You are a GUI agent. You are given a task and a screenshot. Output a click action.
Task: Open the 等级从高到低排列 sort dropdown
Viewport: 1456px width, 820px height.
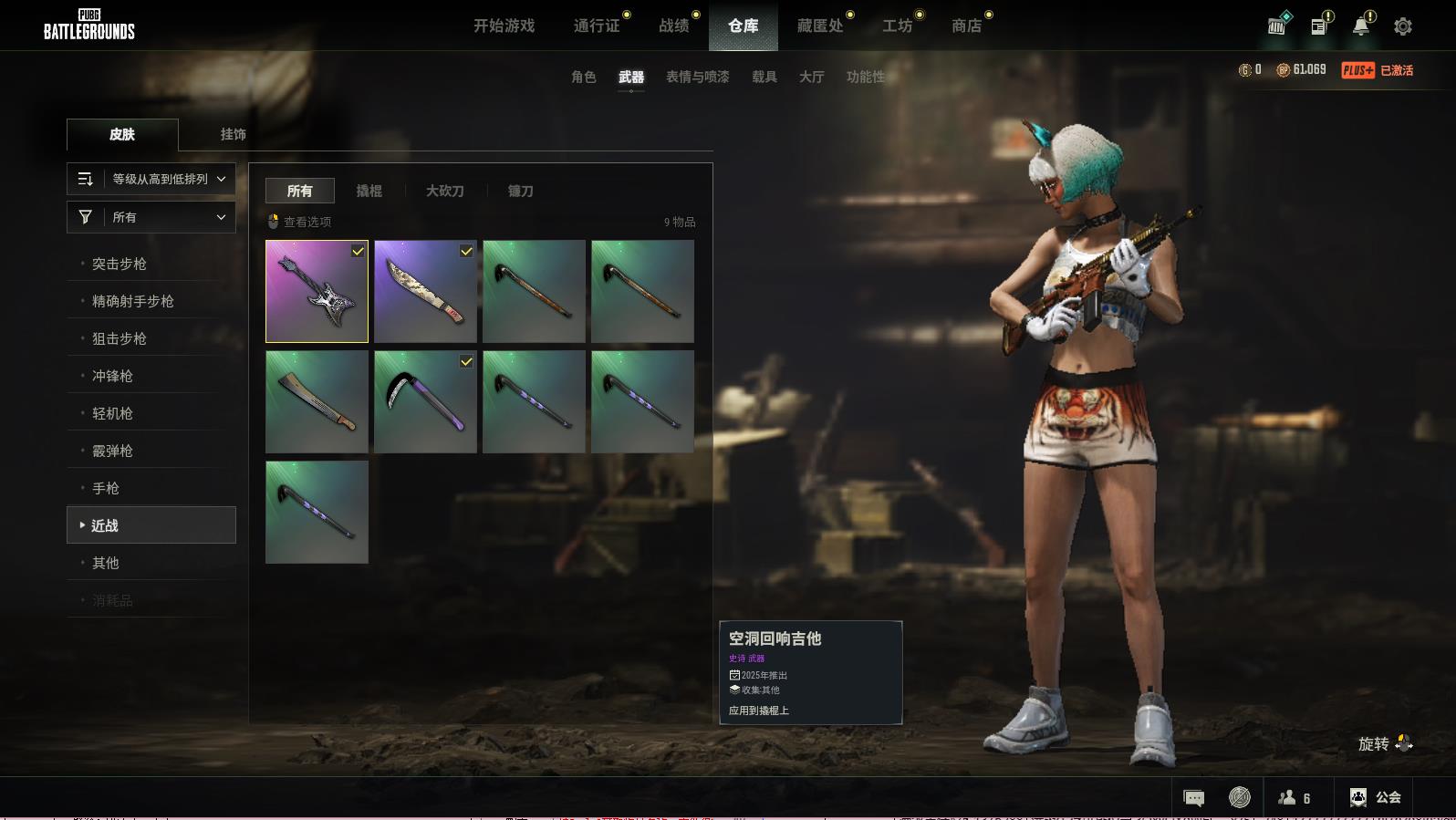coord(151,179)
